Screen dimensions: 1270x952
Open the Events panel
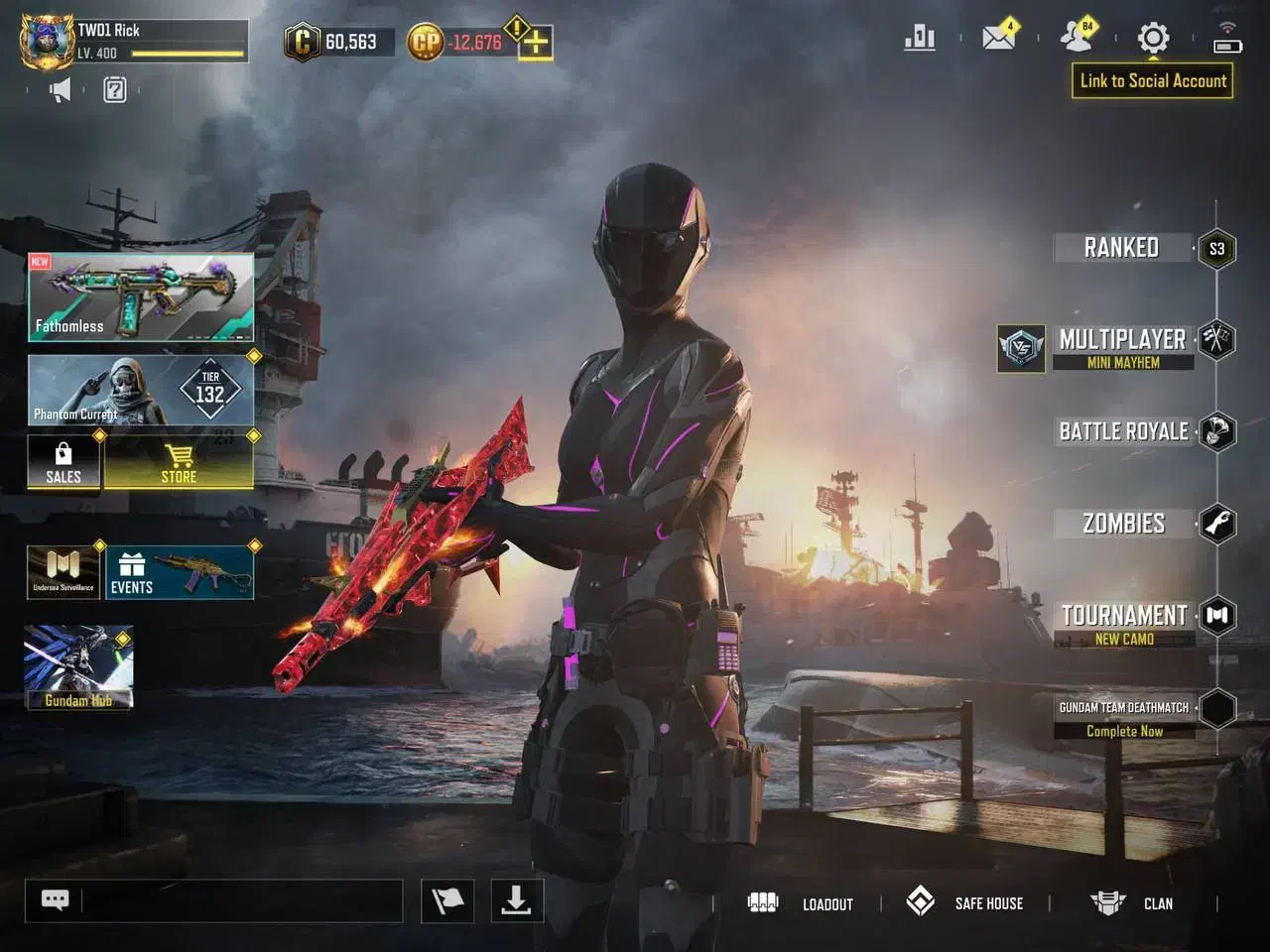pyautogui.click(x=179, y=573)
